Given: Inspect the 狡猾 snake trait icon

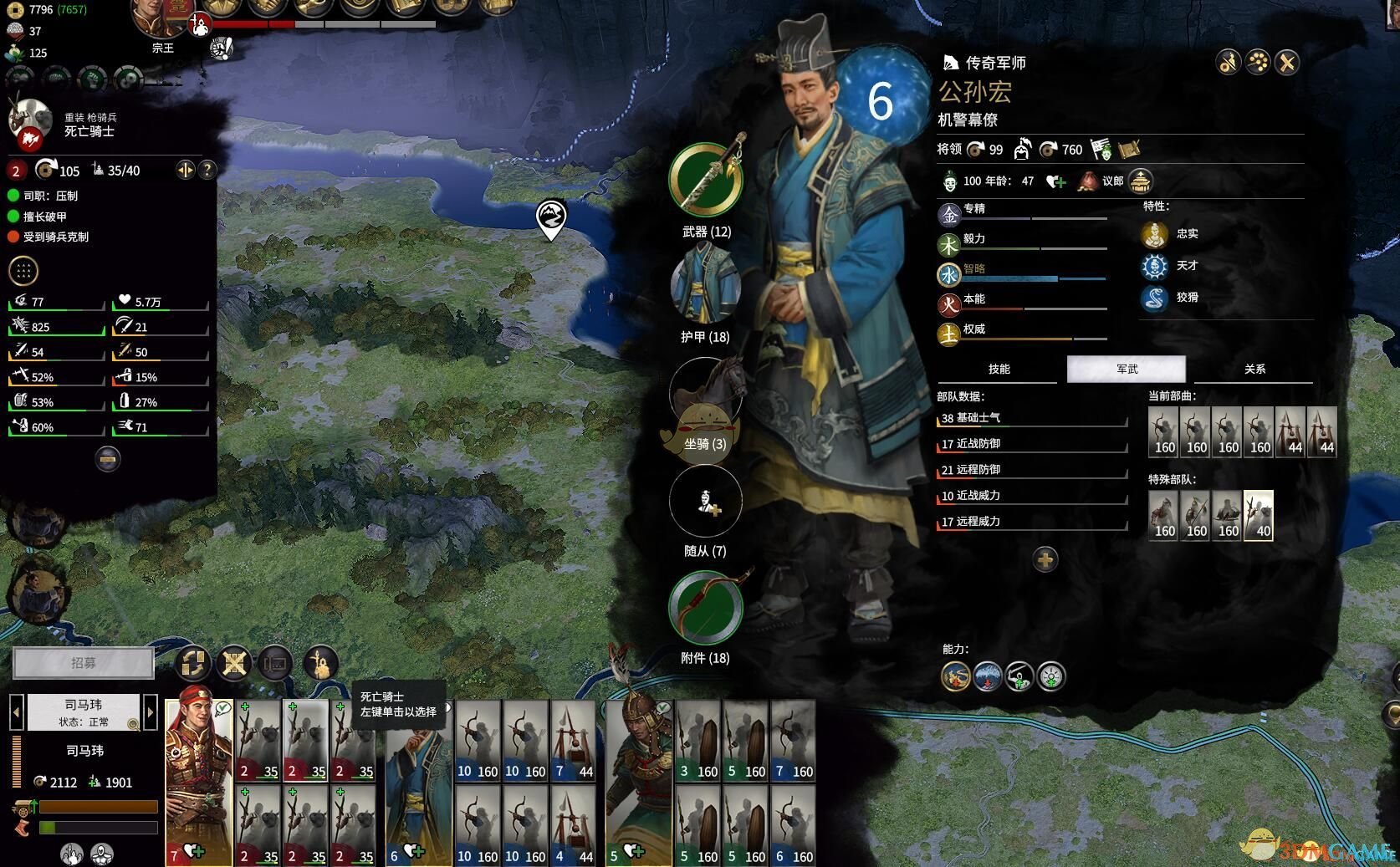Looking at the screenshot, I should (x=1155, y=298).
